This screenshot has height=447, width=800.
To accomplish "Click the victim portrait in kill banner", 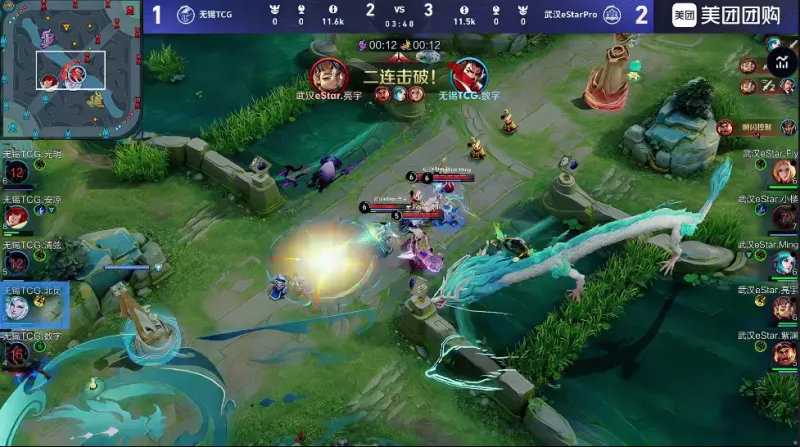I will coord(471,74).
